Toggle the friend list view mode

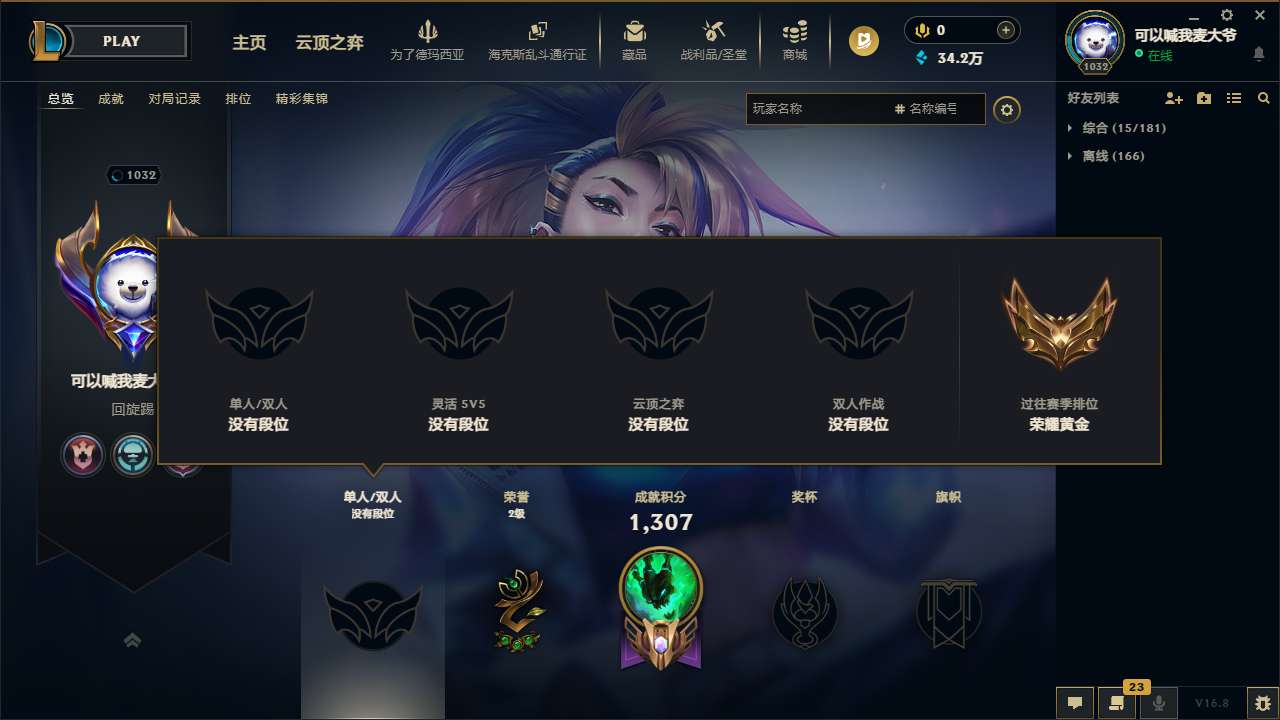1234,97
